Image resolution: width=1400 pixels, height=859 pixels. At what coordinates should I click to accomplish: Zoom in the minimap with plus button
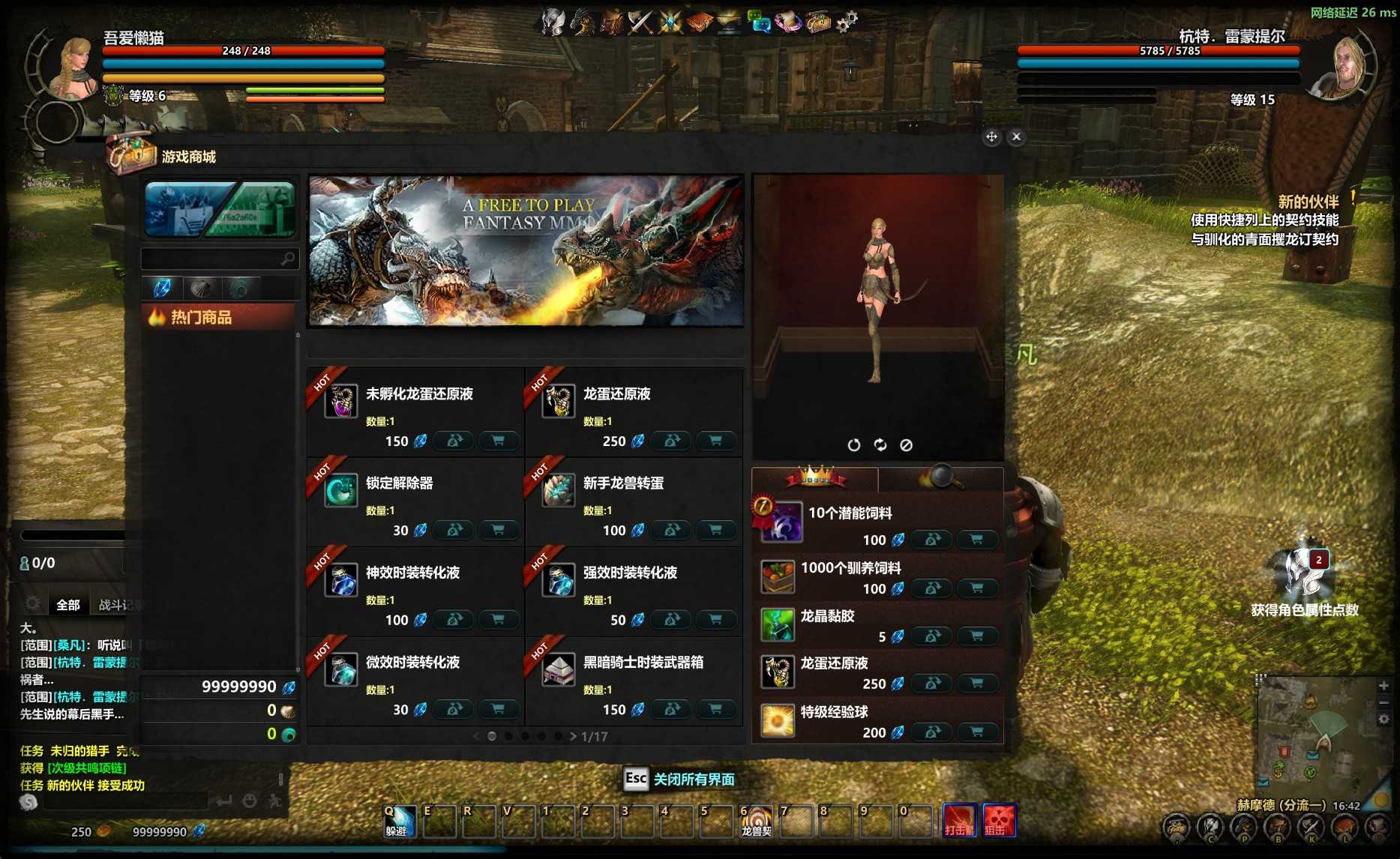click(1384, 685)
